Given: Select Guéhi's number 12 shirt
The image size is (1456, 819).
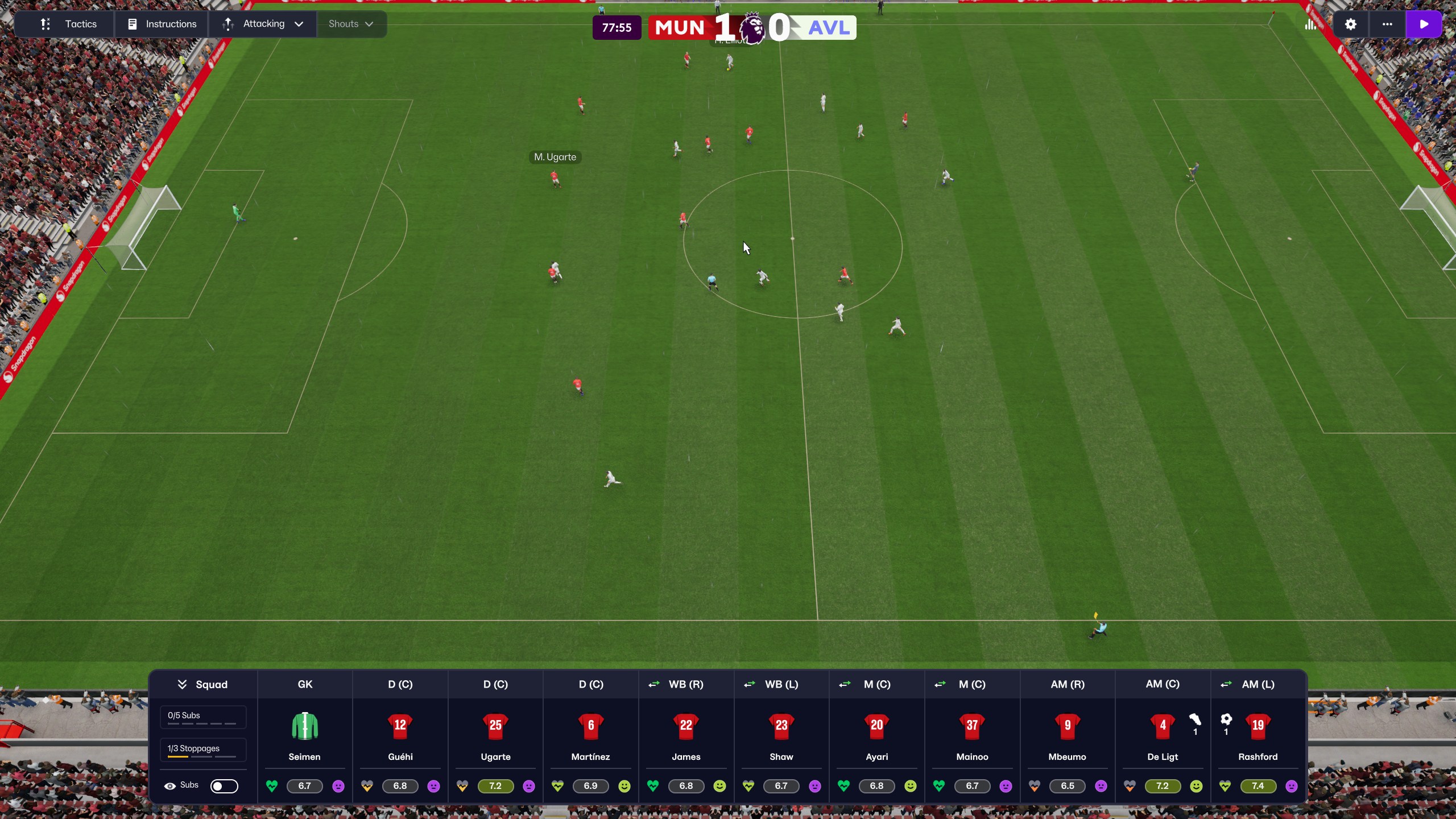Looking at the screenshot, I should 400,726.
